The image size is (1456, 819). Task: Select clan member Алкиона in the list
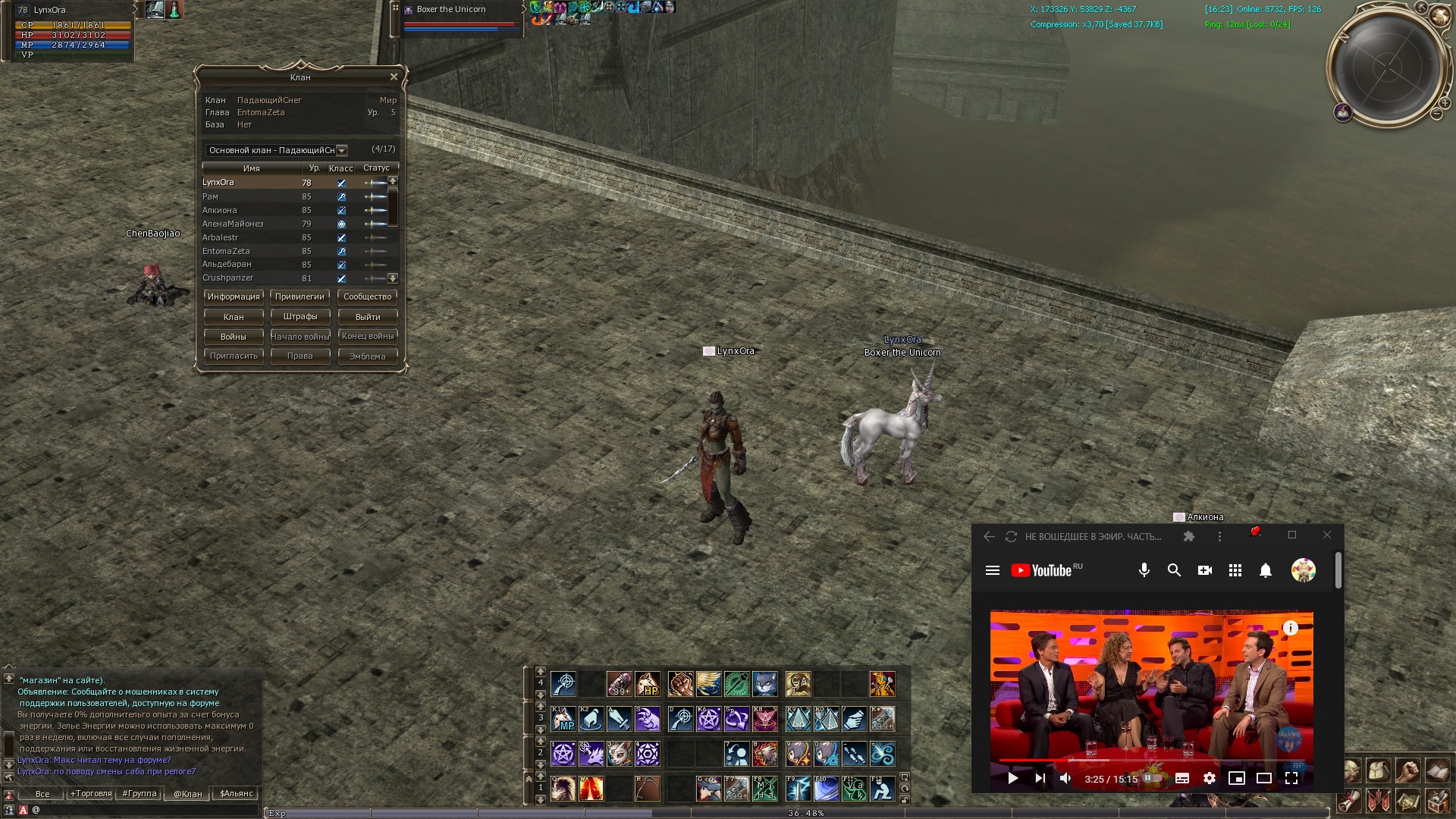[220, 210]
